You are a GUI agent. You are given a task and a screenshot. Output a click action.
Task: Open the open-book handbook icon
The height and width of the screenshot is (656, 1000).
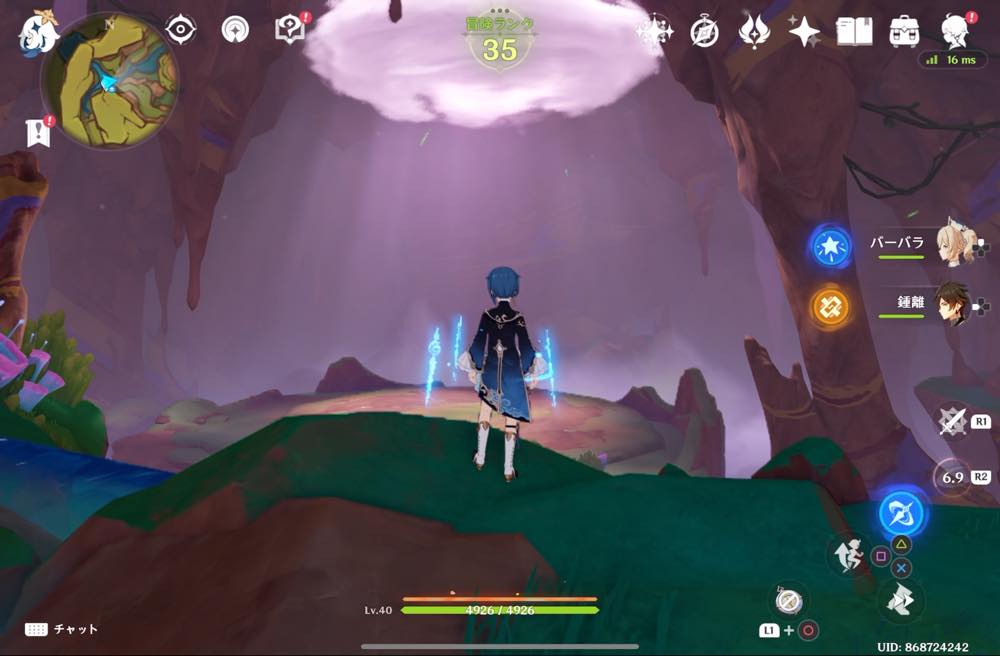[854, 32]
